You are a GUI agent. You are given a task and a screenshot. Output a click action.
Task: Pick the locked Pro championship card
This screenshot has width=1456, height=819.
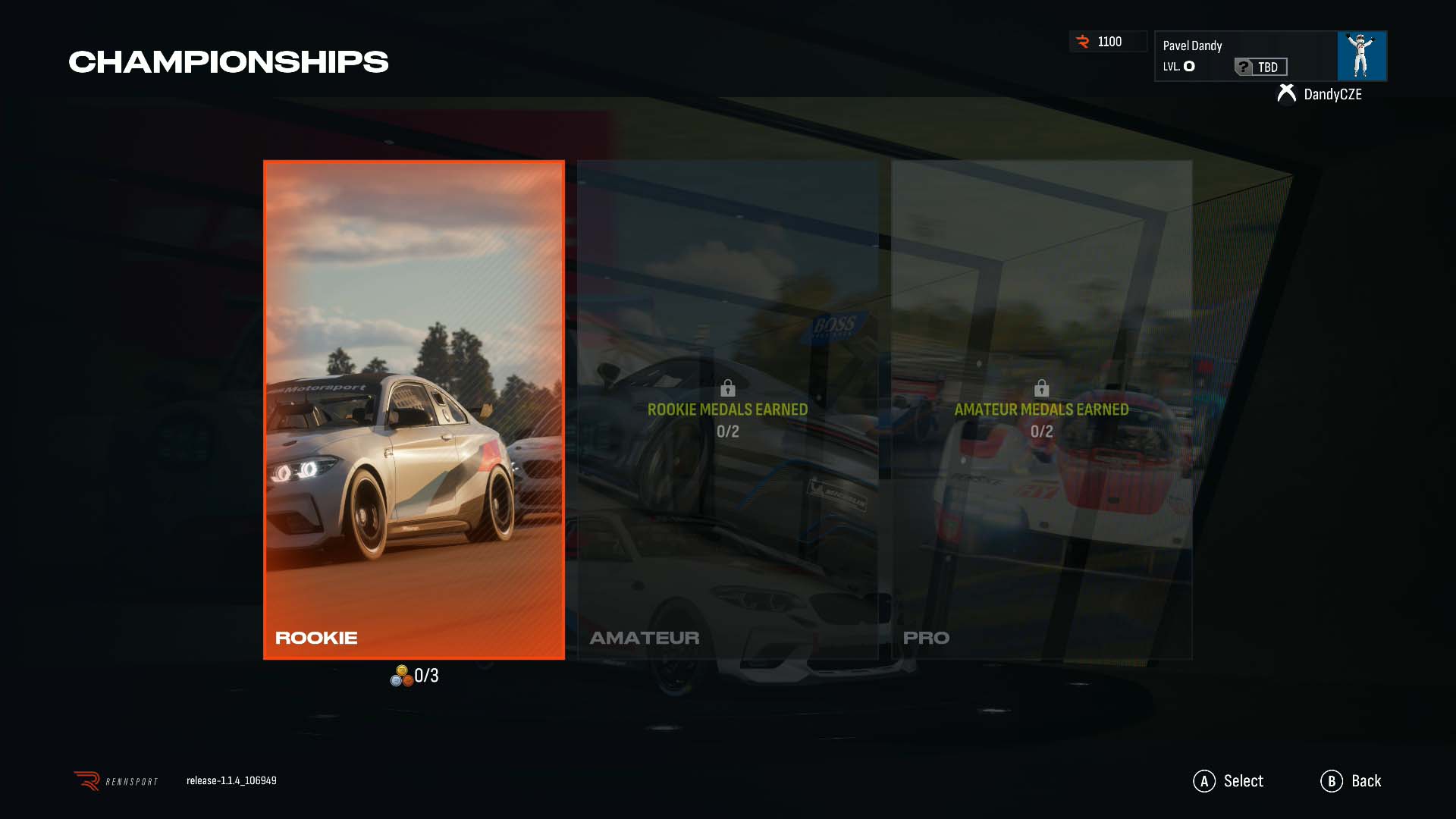1041,409
